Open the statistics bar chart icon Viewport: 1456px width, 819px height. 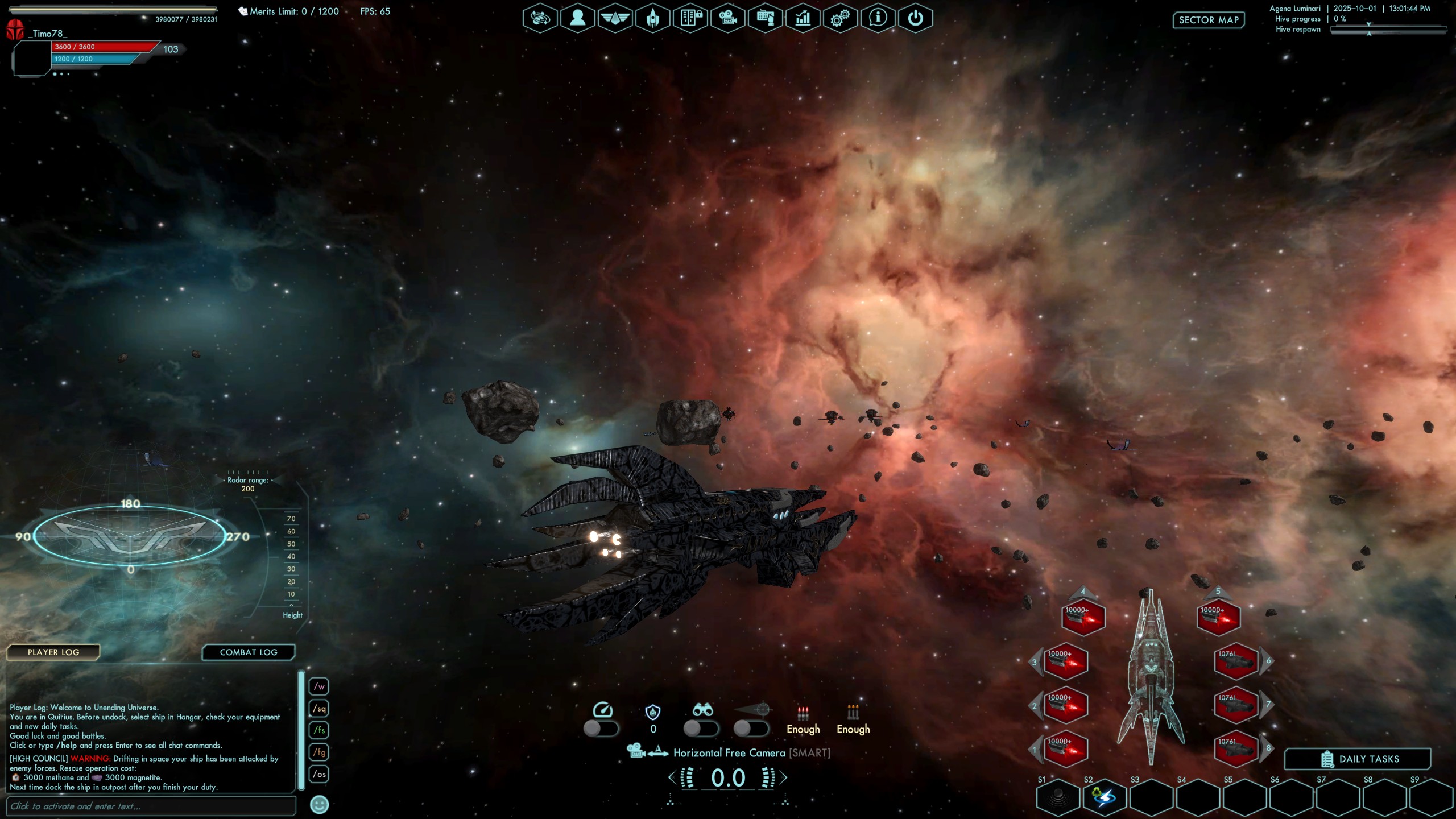pos(803,19)
